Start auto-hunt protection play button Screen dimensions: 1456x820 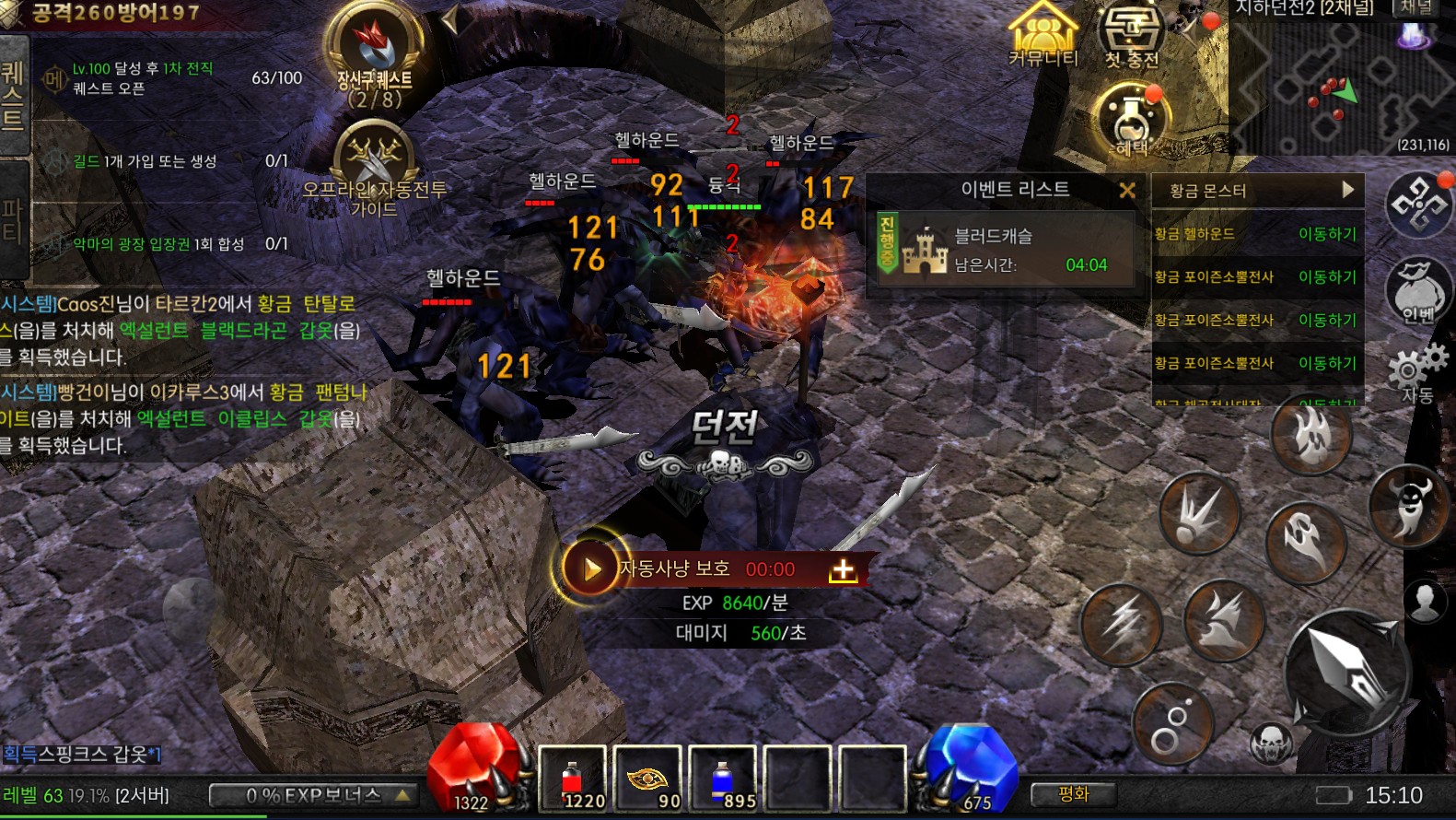point(590,569)
